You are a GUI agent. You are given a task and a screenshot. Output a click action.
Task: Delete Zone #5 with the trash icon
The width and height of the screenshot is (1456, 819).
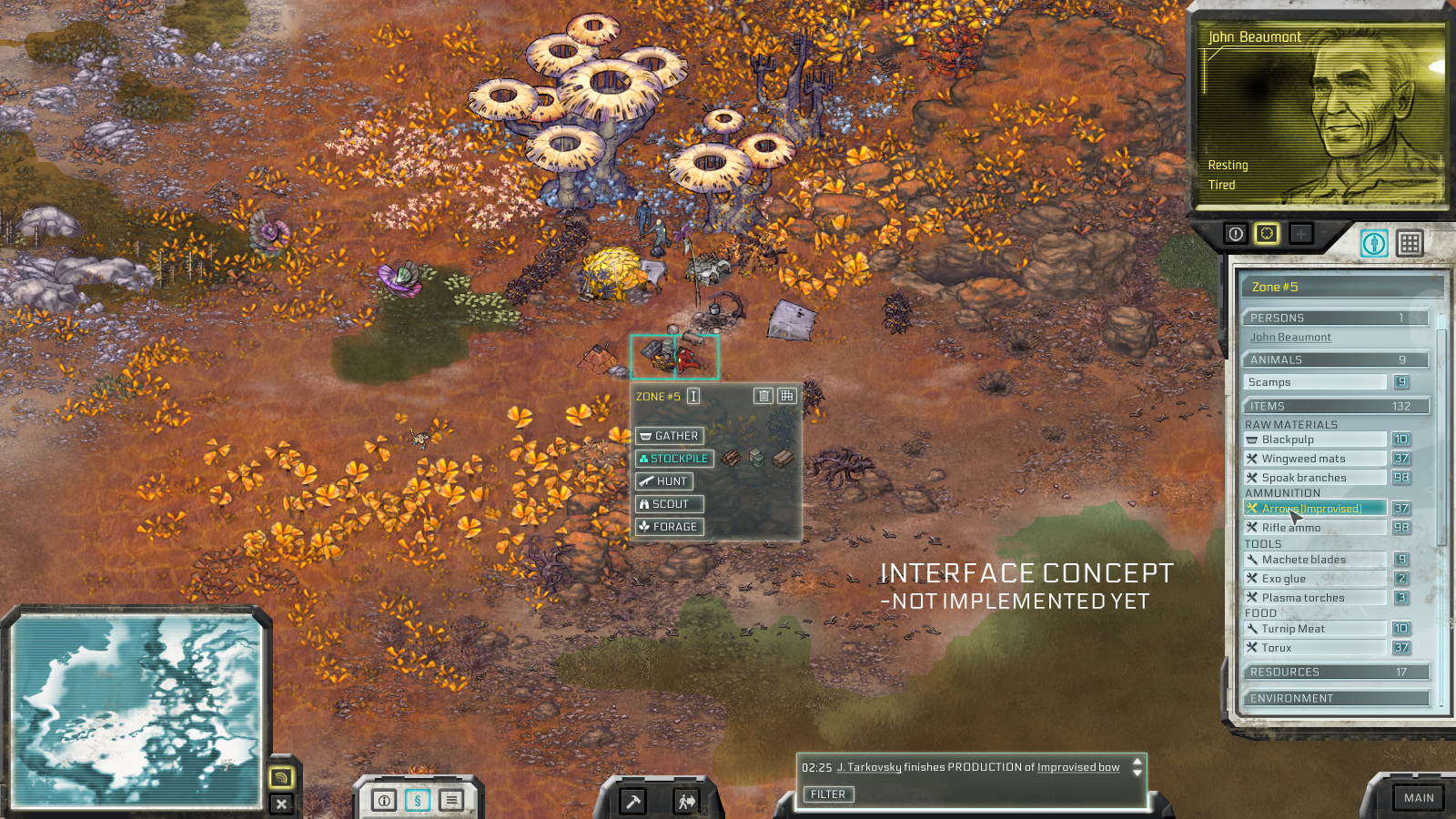[x=763, y=396]
